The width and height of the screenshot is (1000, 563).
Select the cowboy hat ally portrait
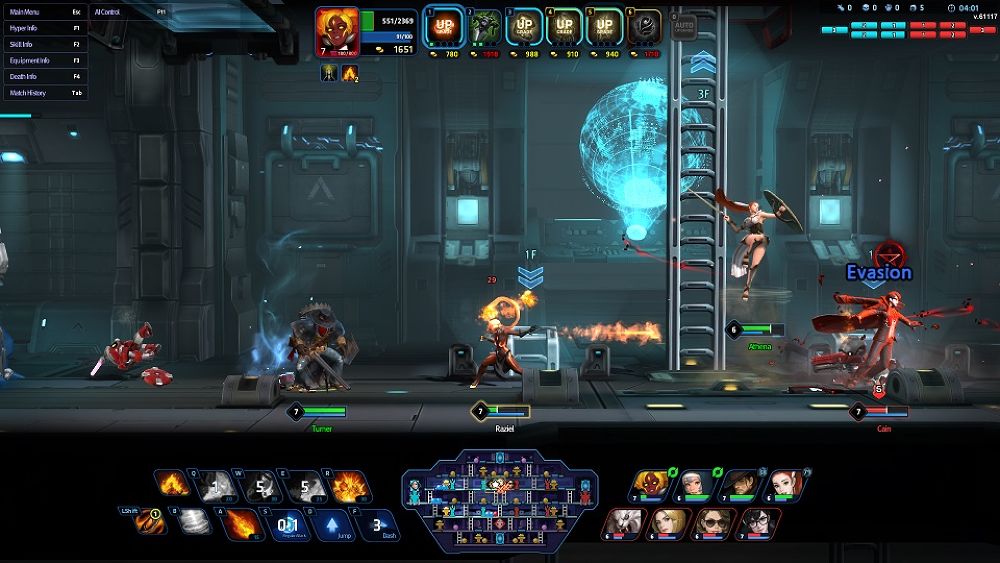click(x=739, y=486)
